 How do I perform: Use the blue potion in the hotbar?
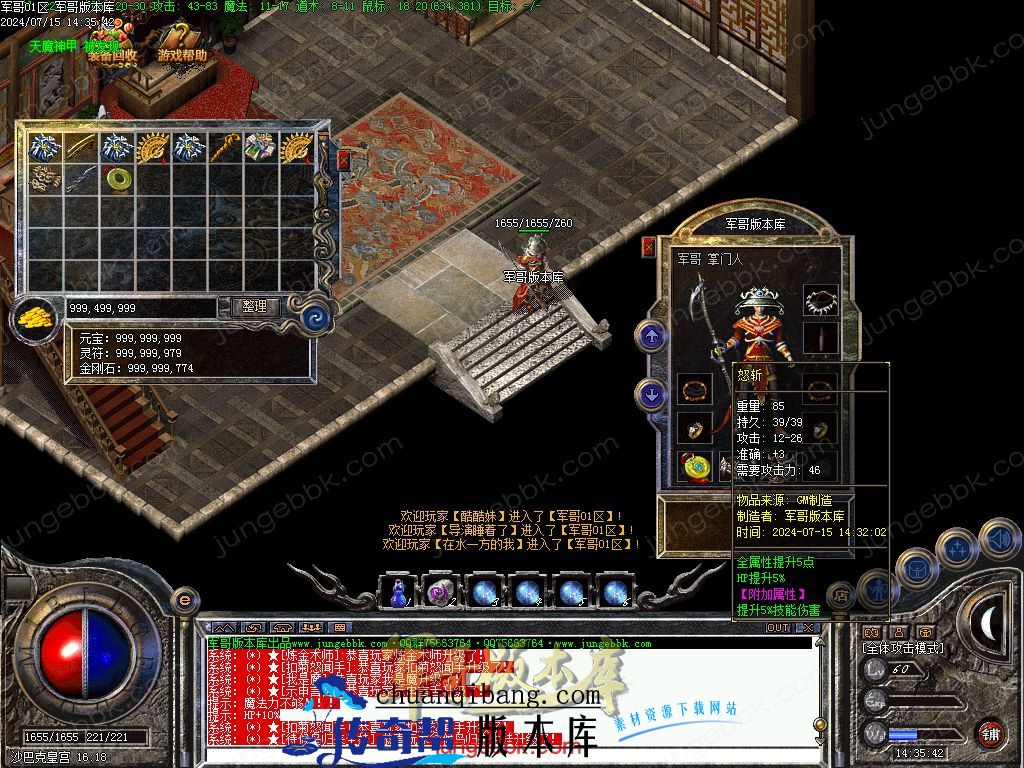398,593
